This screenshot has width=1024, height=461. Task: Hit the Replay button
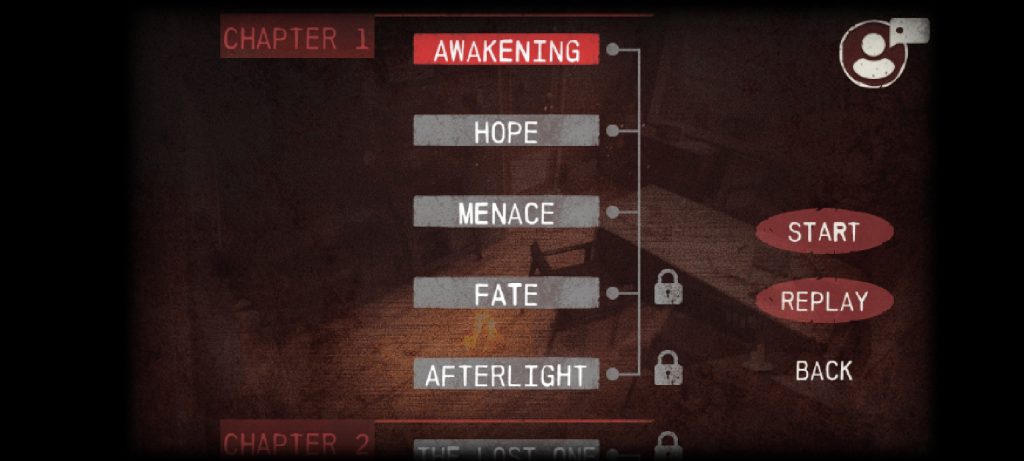point(823,301)
